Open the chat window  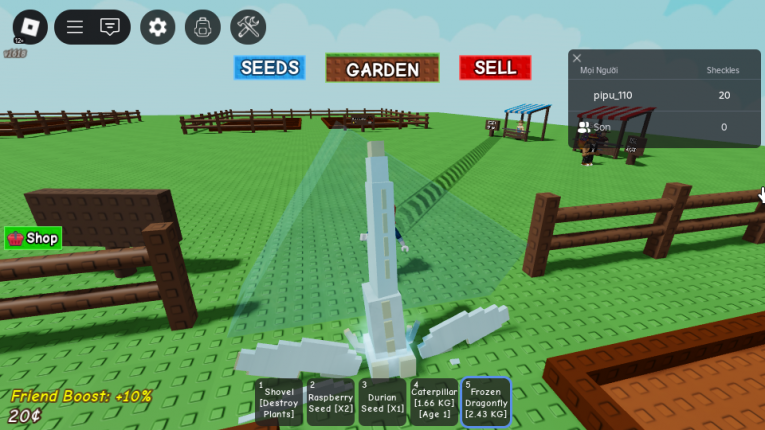pos(110,27)
